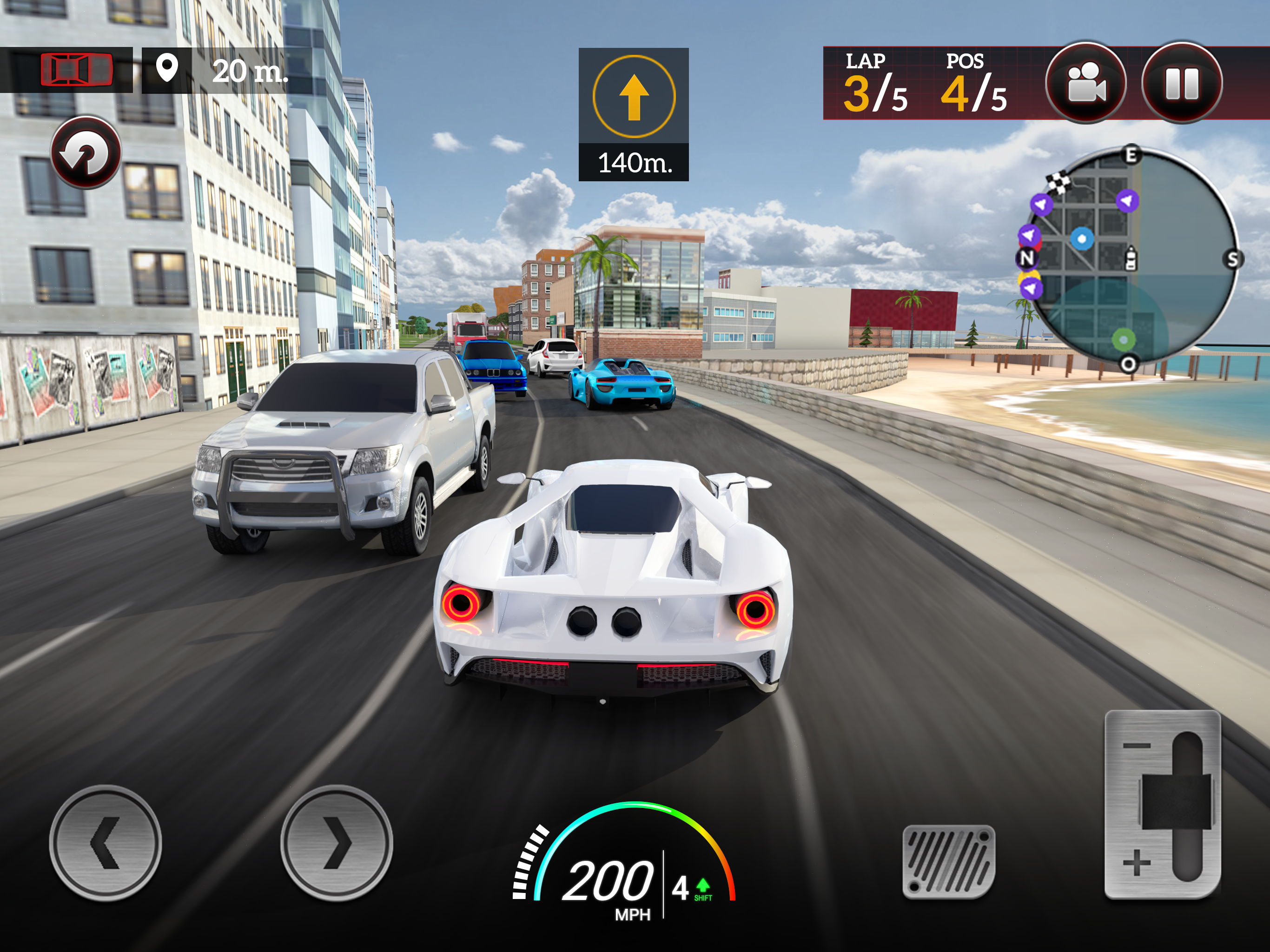The image size is (1270, 952).
Task: Shift up using the plus gear control
Action: pyautogui.click(x=1137, y=862)
